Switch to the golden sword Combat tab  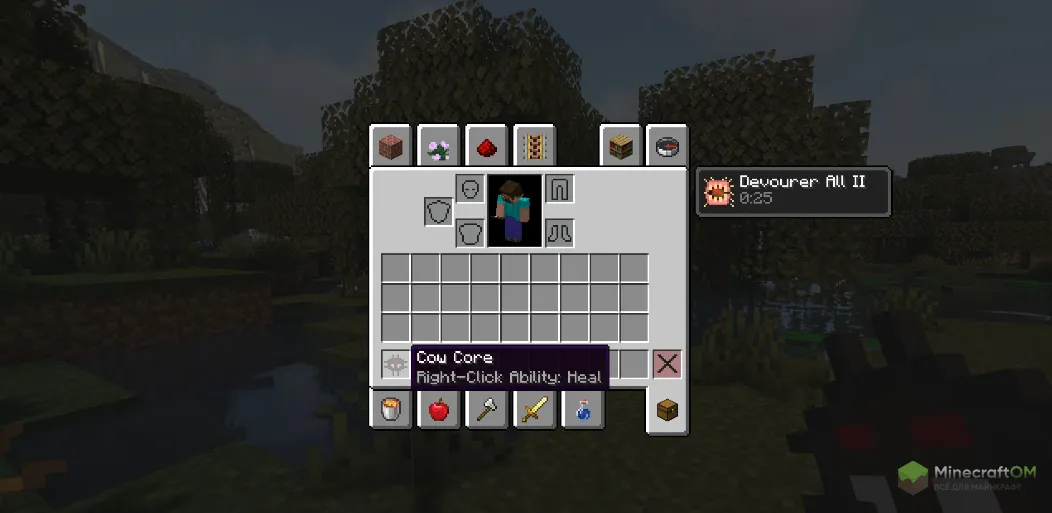pyautogui.click(x=534, y=409)
